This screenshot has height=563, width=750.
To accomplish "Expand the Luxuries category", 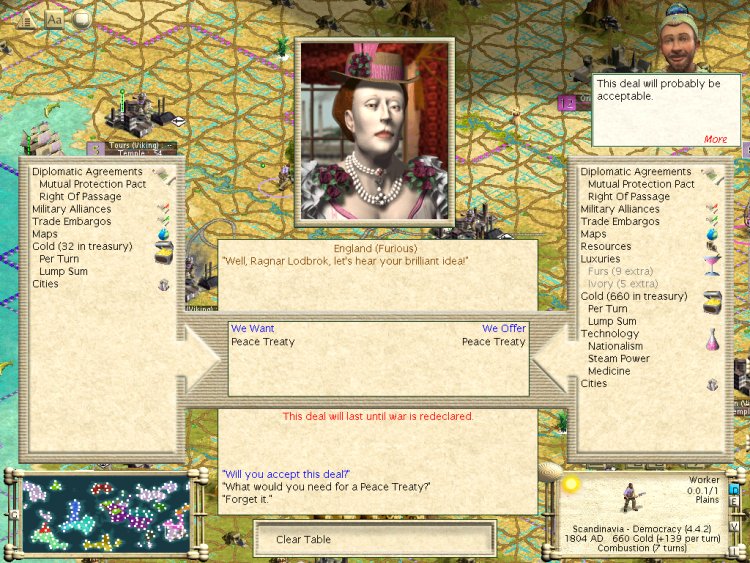I will coord(601,259).
